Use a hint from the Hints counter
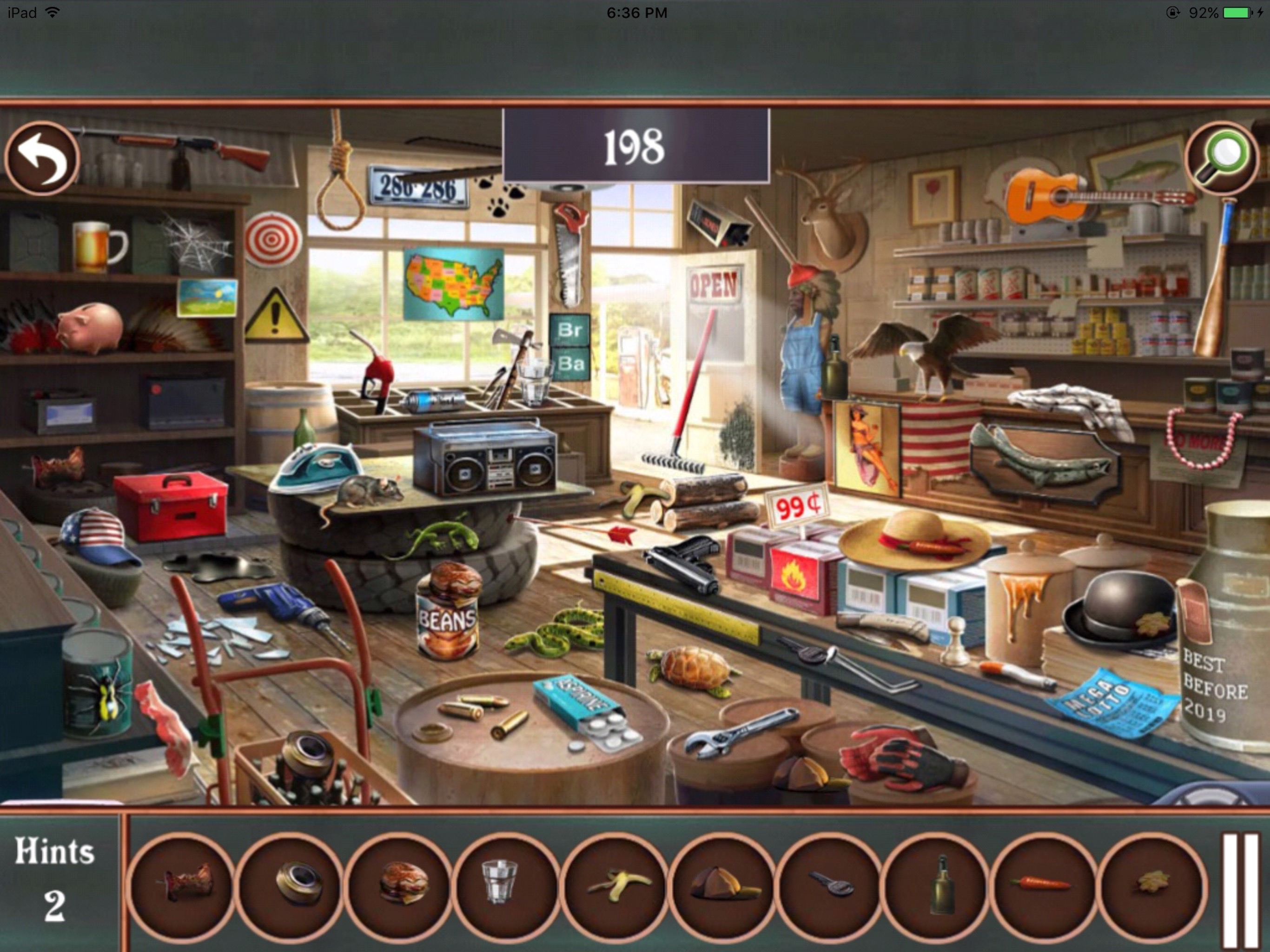 [55, 879]
